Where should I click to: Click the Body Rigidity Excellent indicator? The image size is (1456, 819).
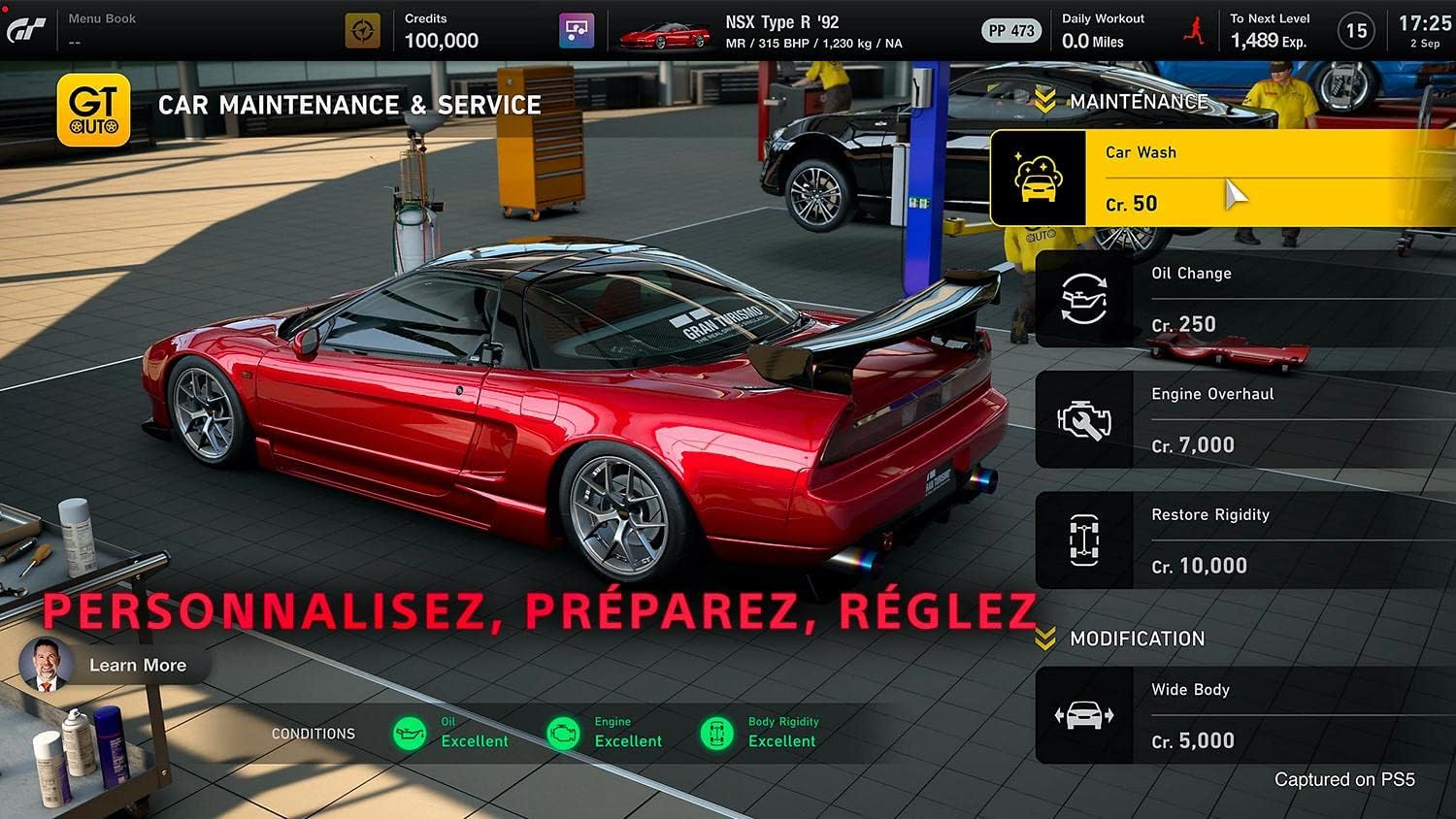point(716,734)
